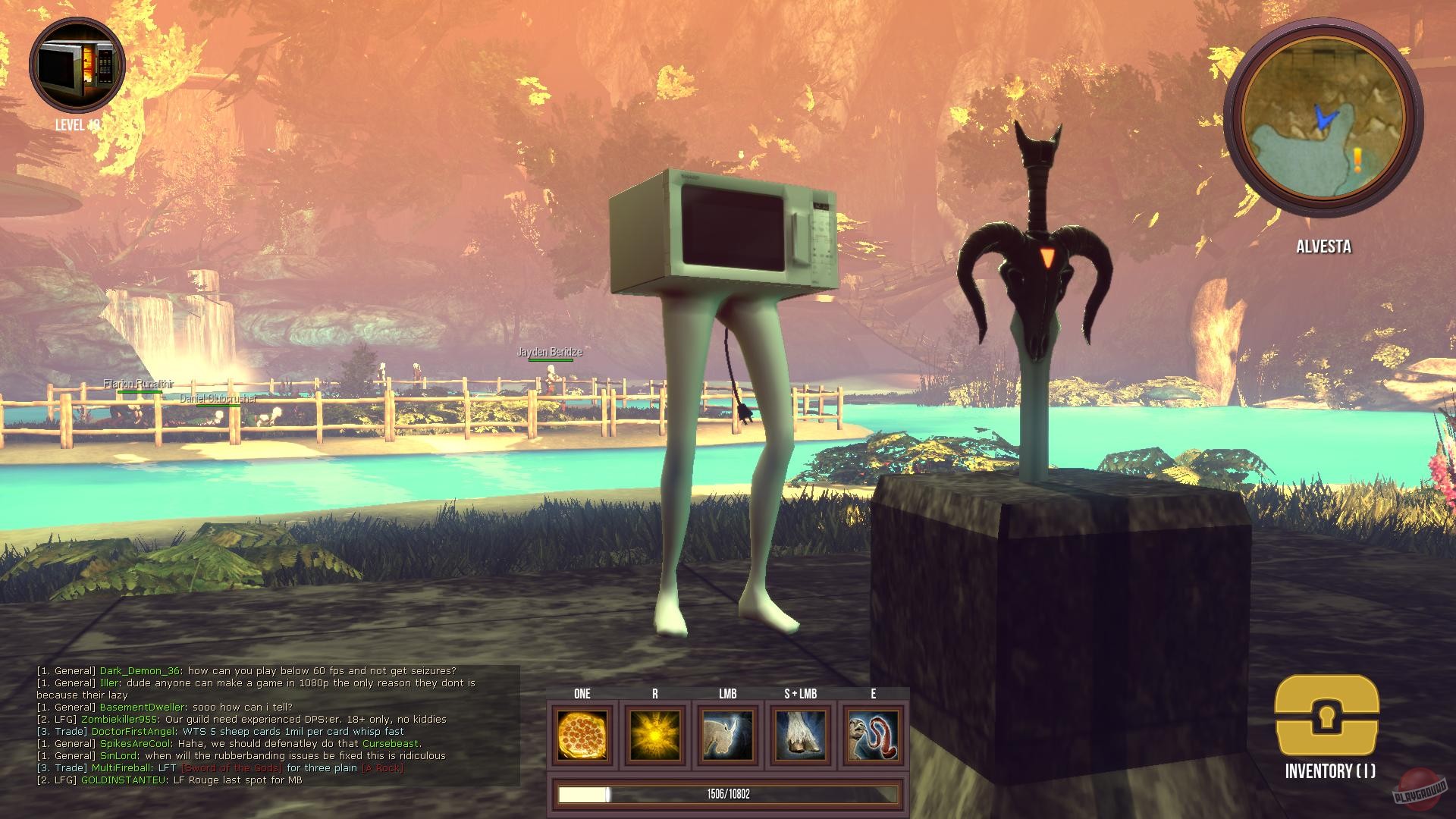Click the [Sword of the Gods] item link
The height and width of the screenshot is (819, 1456).
tap(231, 767)
